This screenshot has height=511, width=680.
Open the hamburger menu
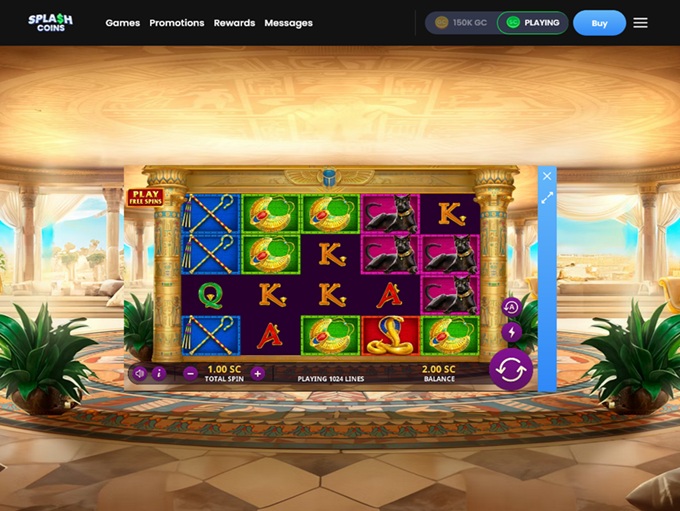[640, 23]
